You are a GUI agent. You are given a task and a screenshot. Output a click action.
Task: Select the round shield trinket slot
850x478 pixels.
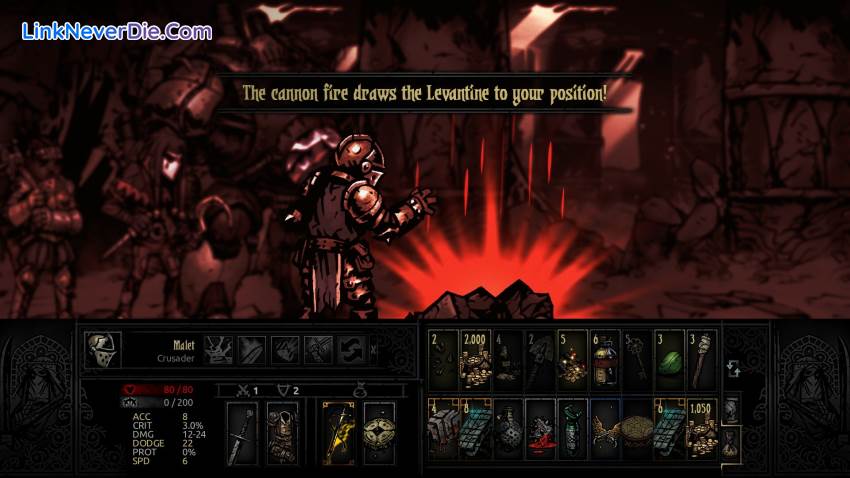pyautogui.click(x=378, y=430)
